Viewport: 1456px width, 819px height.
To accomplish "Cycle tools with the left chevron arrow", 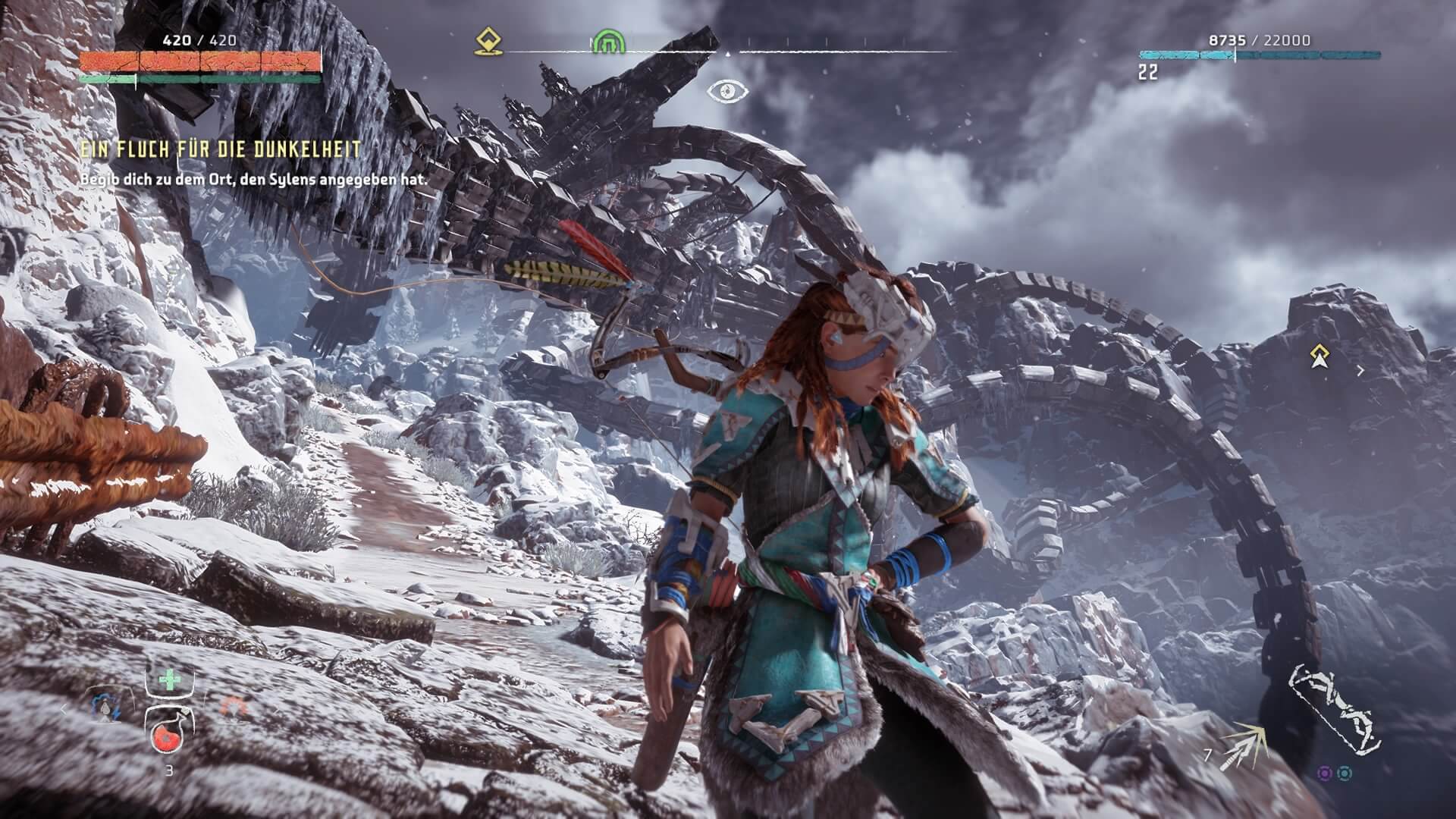I will tap(64, 710).
